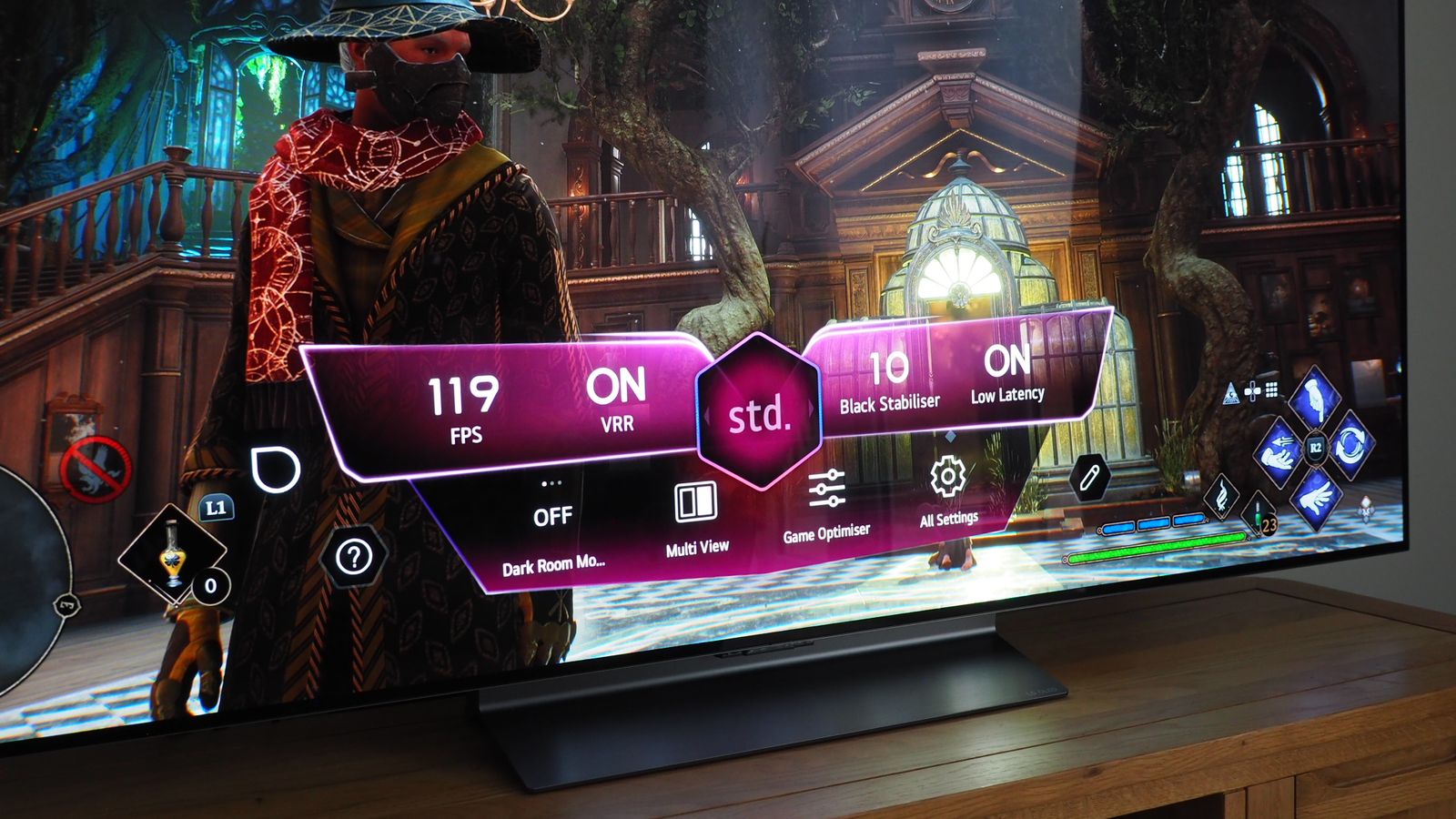
Task: Open All Settings via the gear icon
Action: pyautogui.click(x=947, y=480)
